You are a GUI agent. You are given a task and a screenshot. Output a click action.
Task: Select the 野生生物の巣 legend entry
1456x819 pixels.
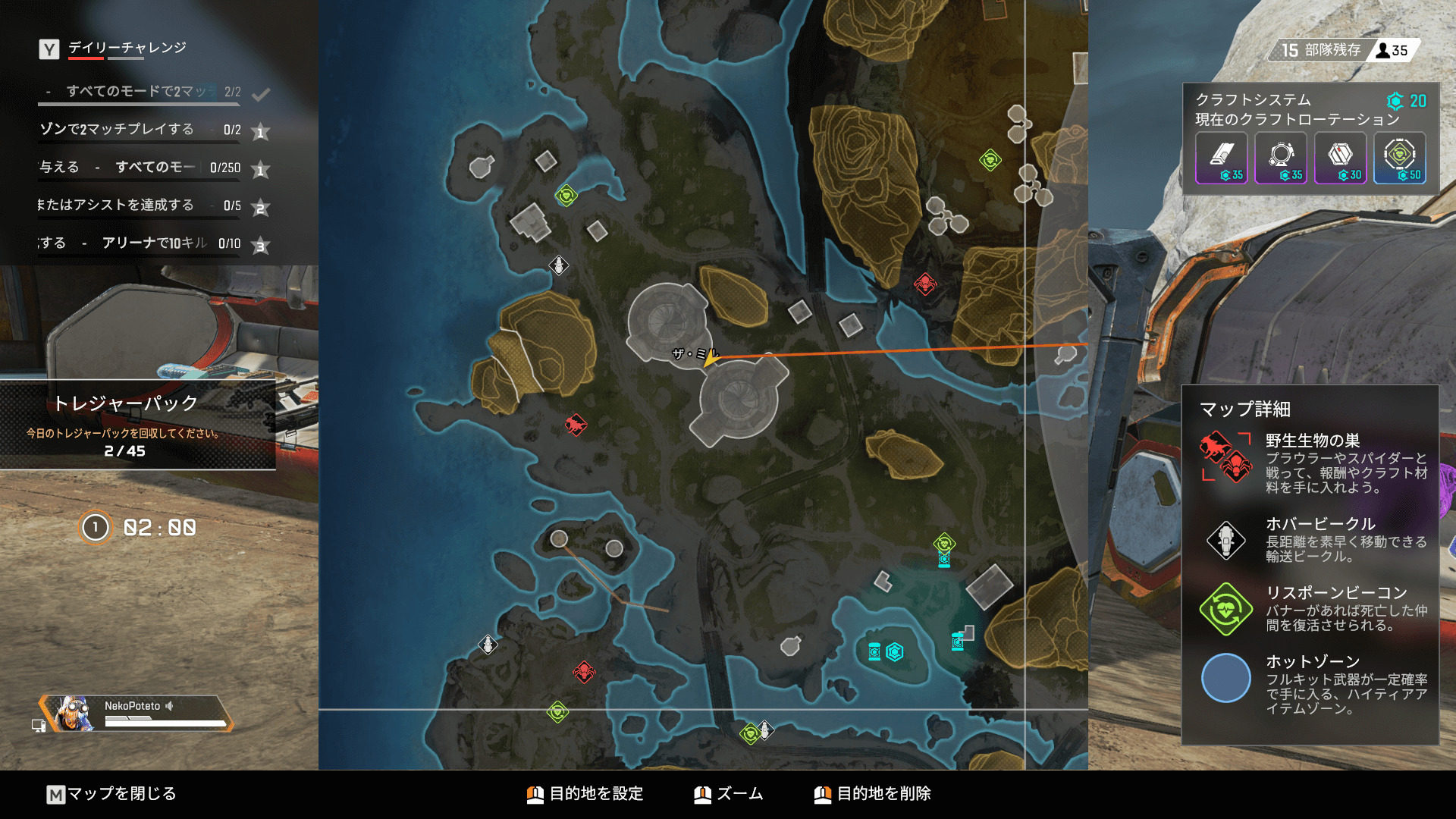(x=1311, y=463)
